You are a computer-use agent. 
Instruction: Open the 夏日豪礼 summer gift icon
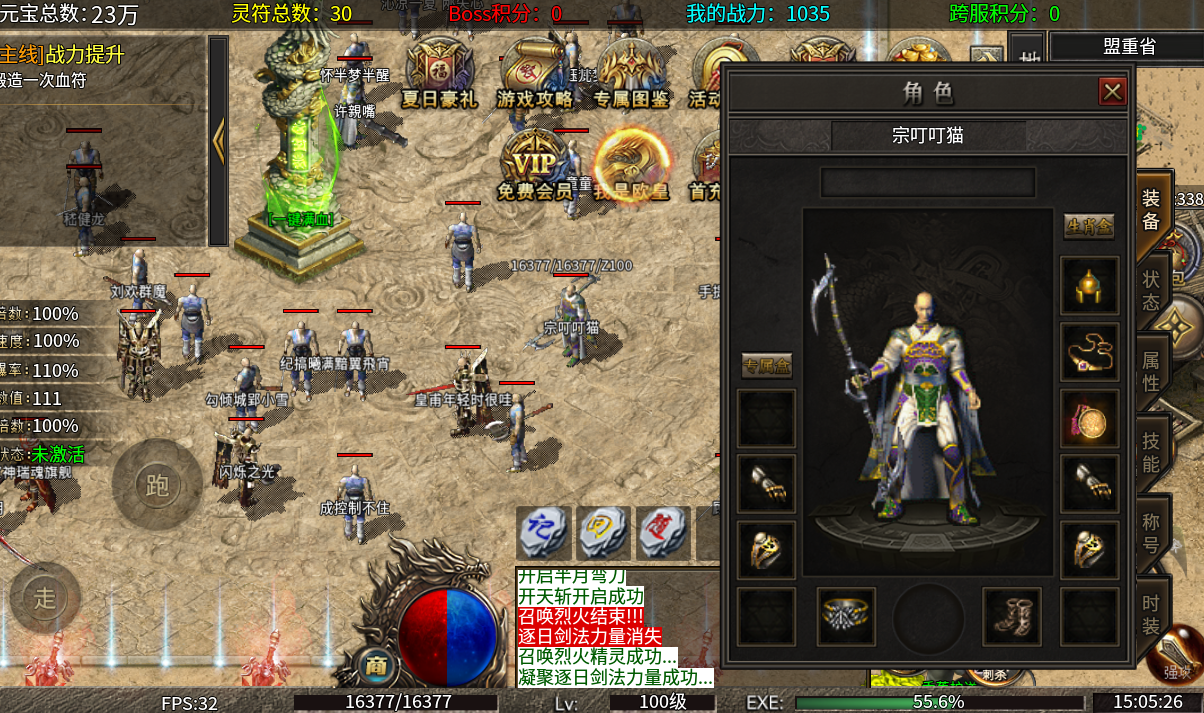439,74
